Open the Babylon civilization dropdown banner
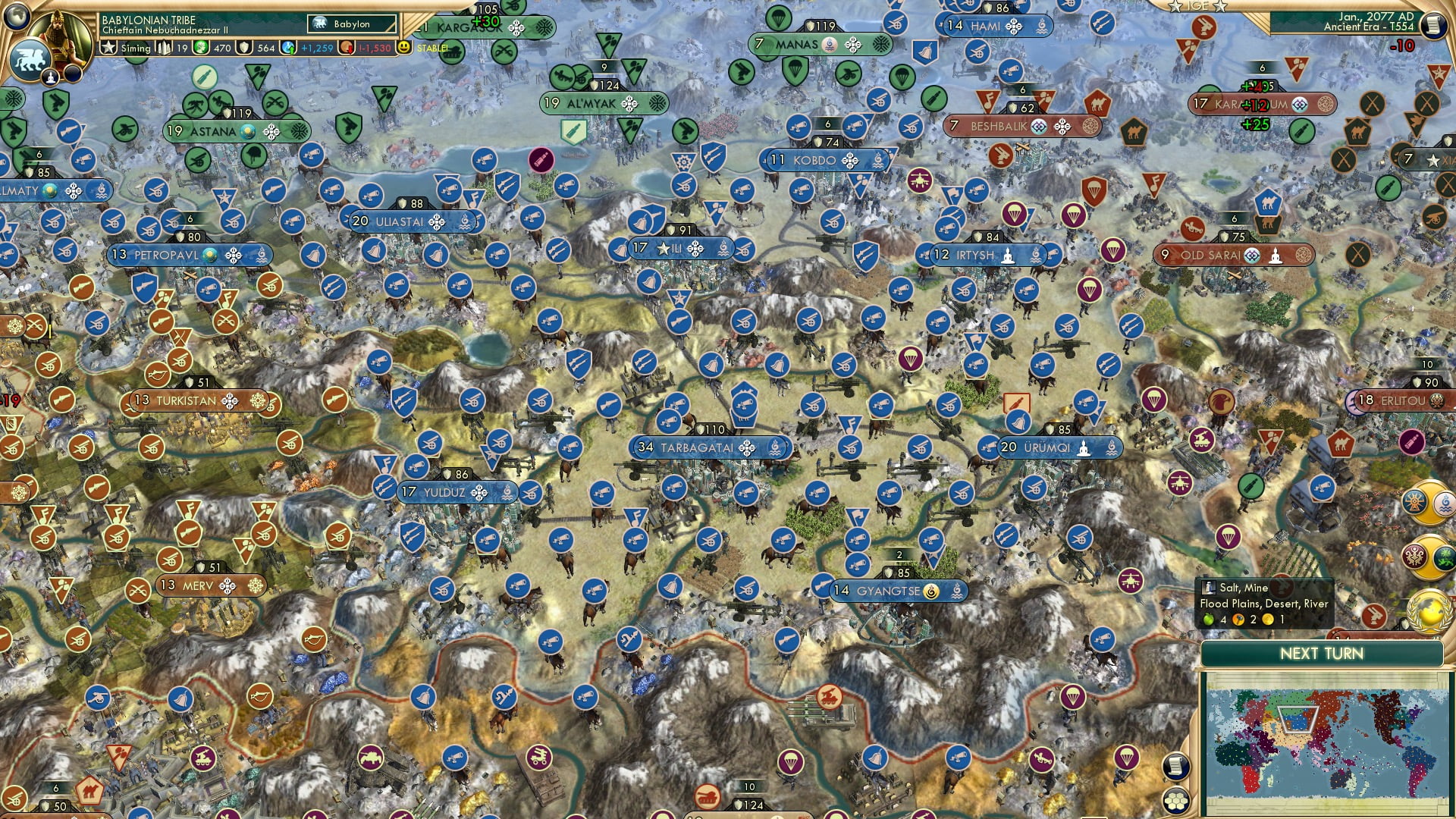The width and height of the screenshot is (1456, 819). click(351, 24)
